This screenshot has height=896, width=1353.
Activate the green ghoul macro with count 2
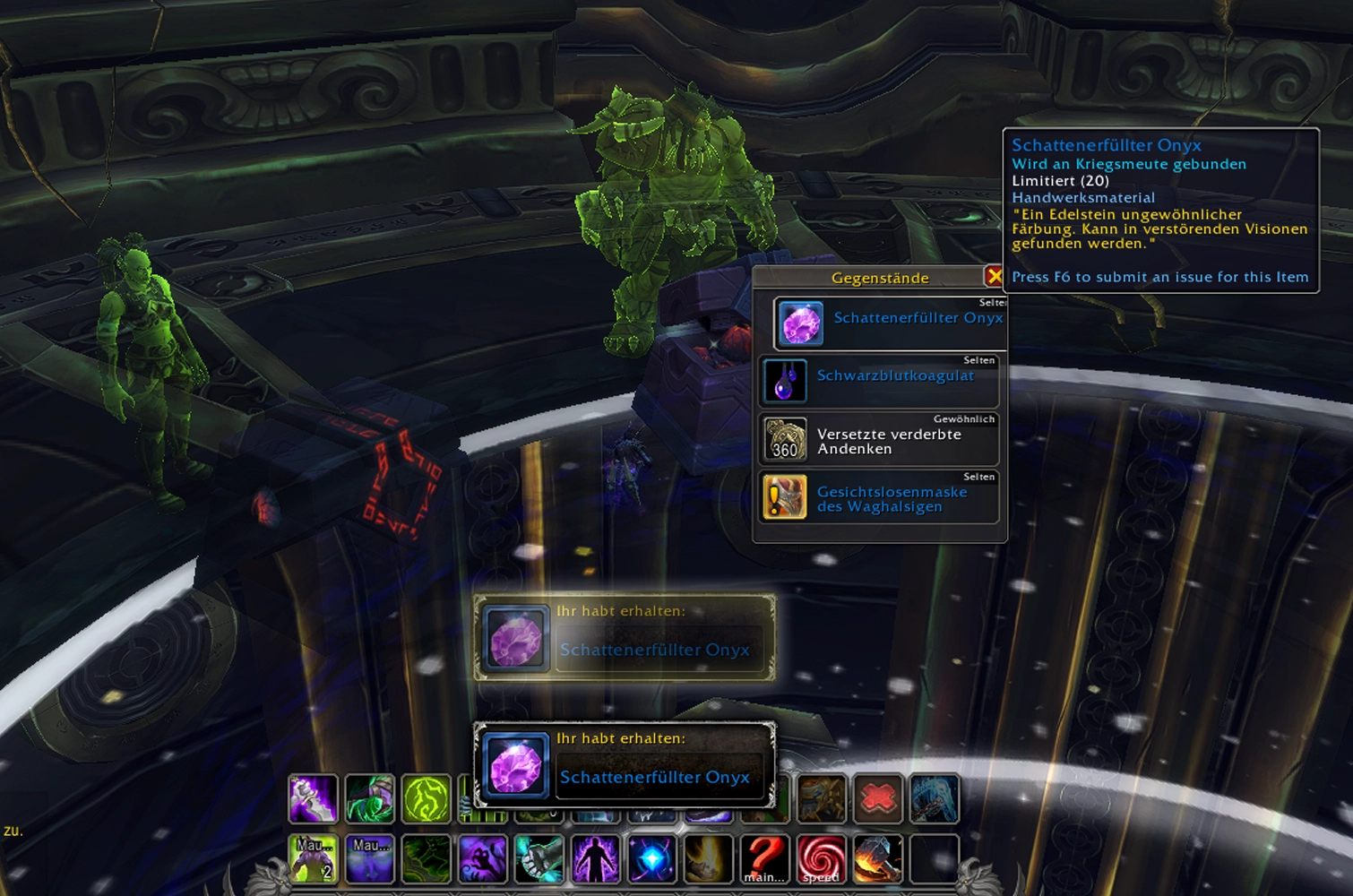[x=314, y=858]
